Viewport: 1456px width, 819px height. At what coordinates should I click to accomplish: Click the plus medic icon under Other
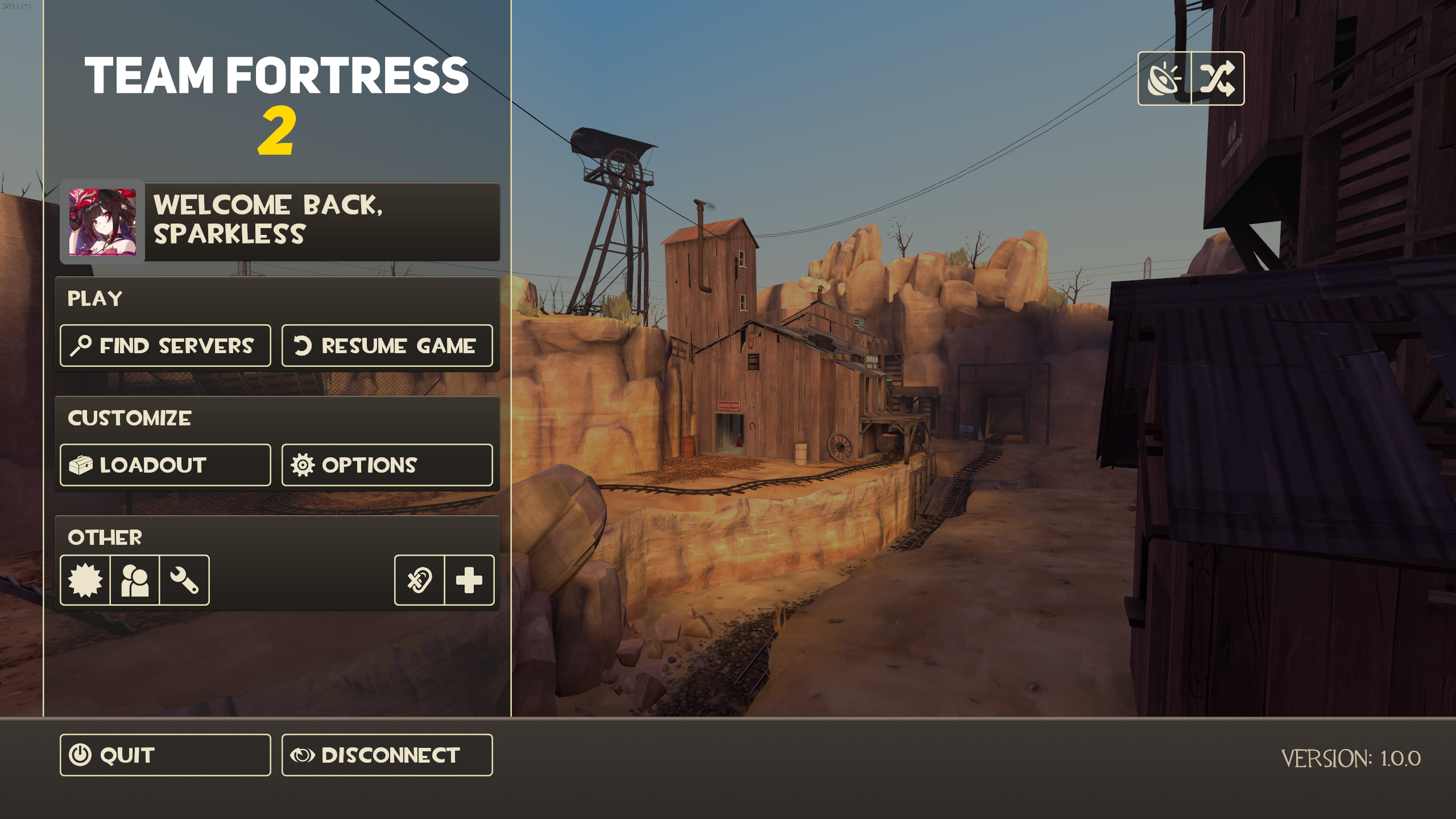point(468,581)
